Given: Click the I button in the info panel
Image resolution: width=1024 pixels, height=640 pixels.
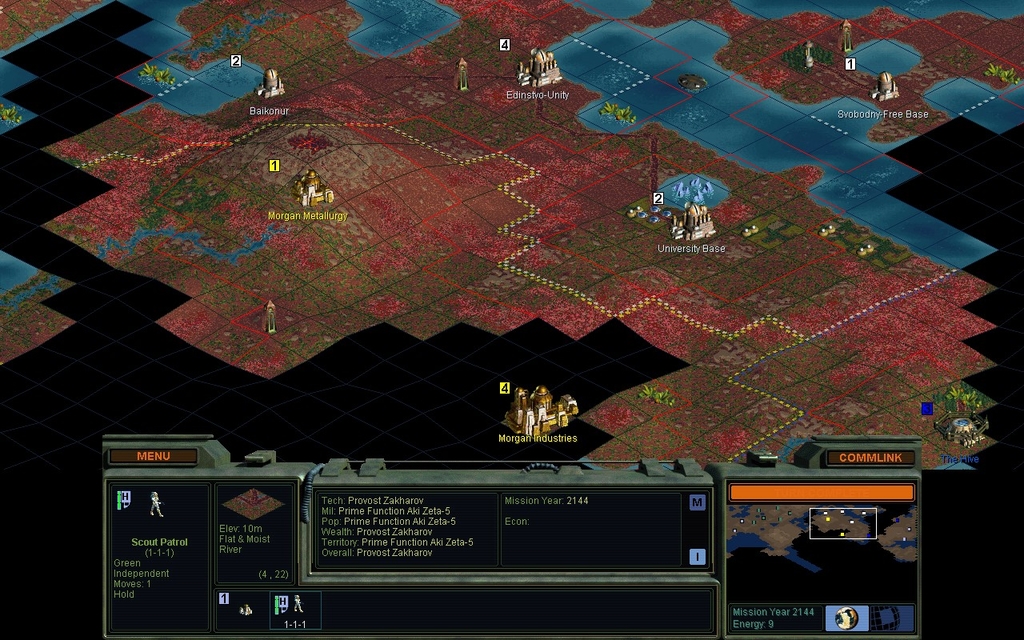Looking at the screenshot, I should pyautogui.click(x=697, y=557).
